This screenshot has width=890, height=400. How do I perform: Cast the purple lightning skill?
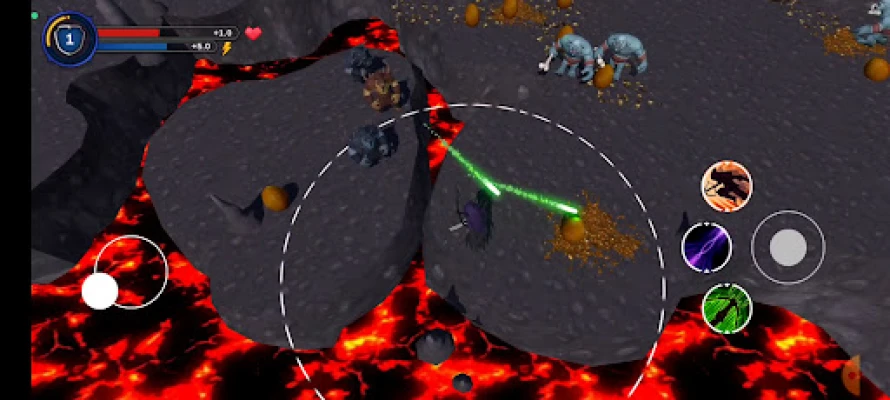pyautogui.click(x=706, y=246)
